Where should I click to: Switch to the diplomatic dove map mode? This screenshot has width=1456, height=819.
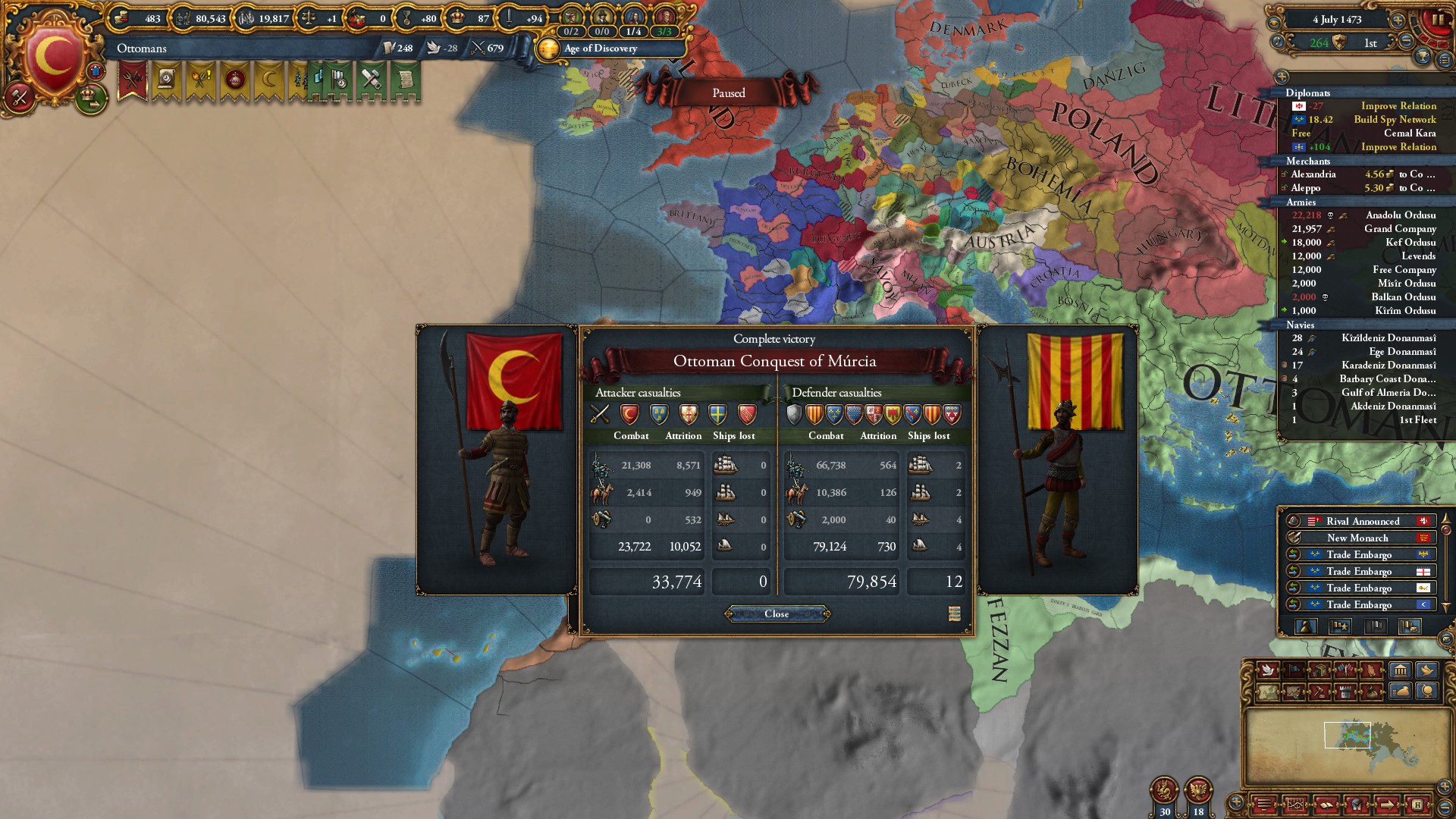[1266, 670]
